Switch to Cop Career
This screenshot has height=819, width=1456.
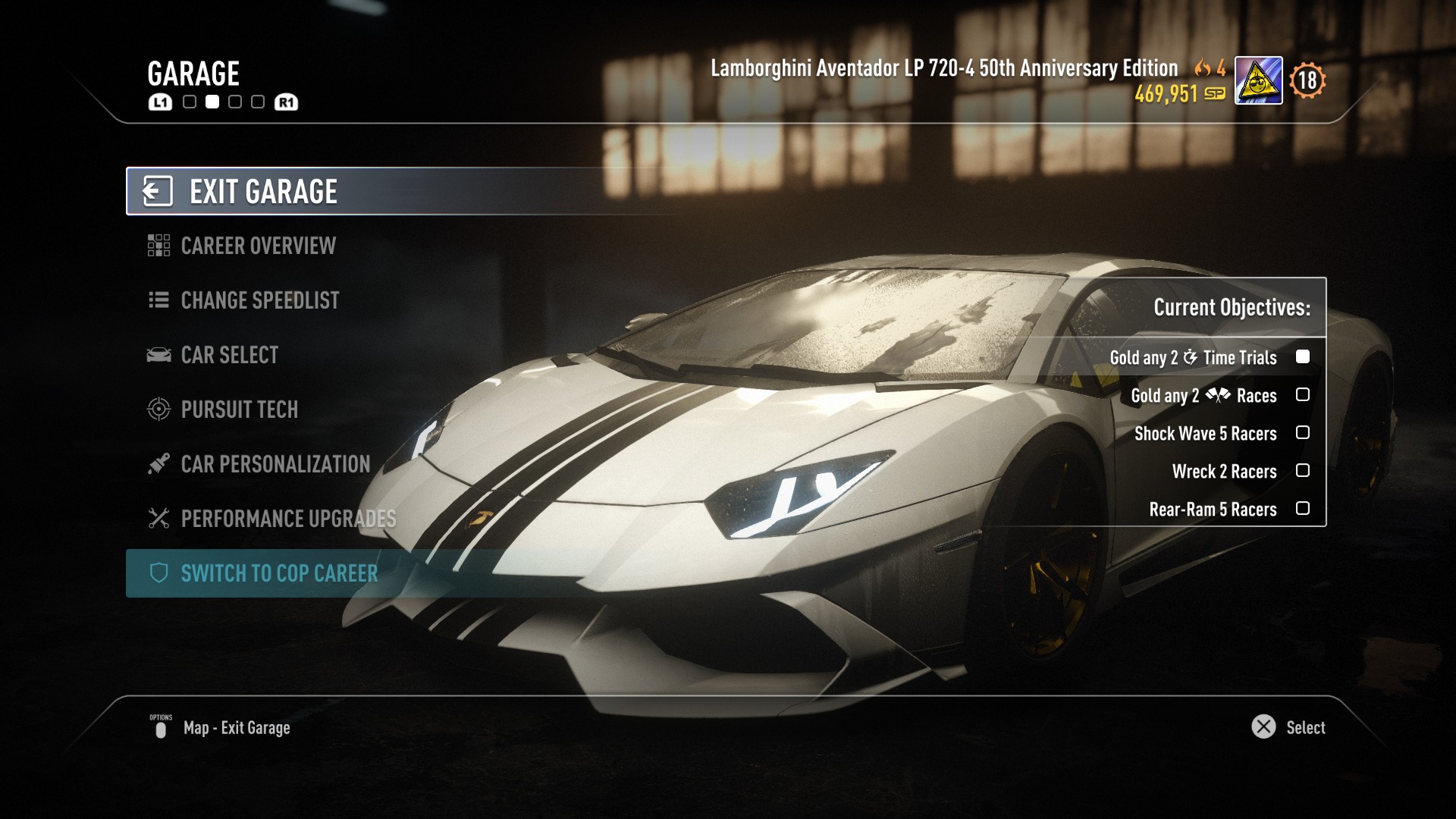tap(278, 573)
